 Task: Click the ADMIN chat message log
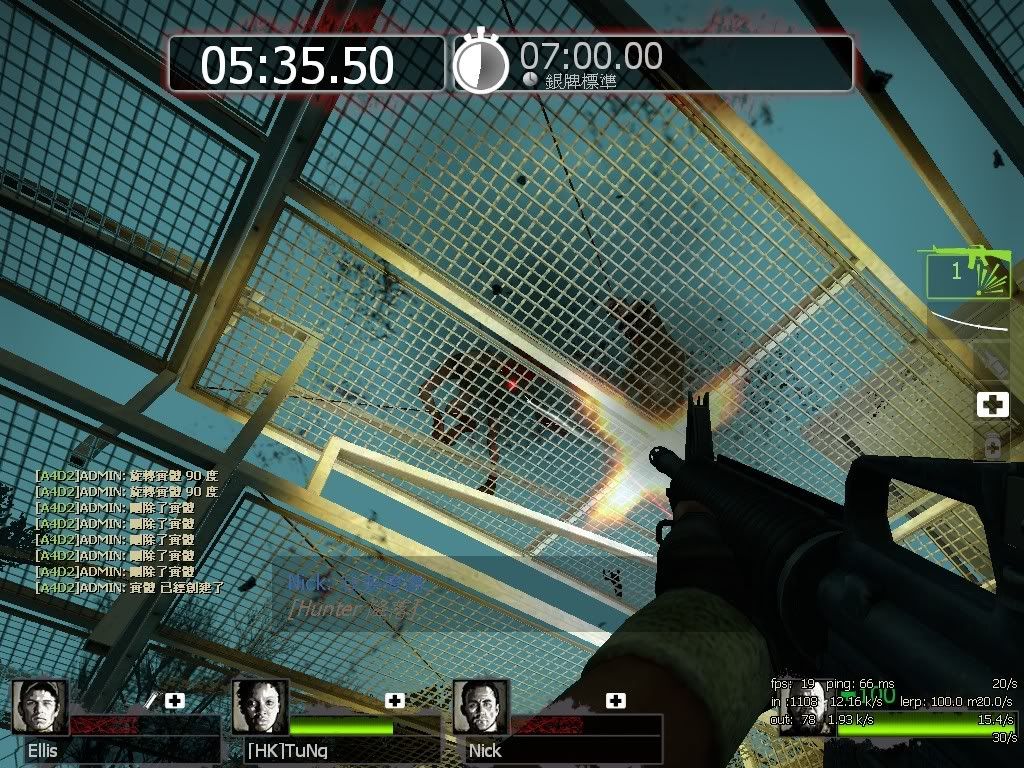click(128, 531)
